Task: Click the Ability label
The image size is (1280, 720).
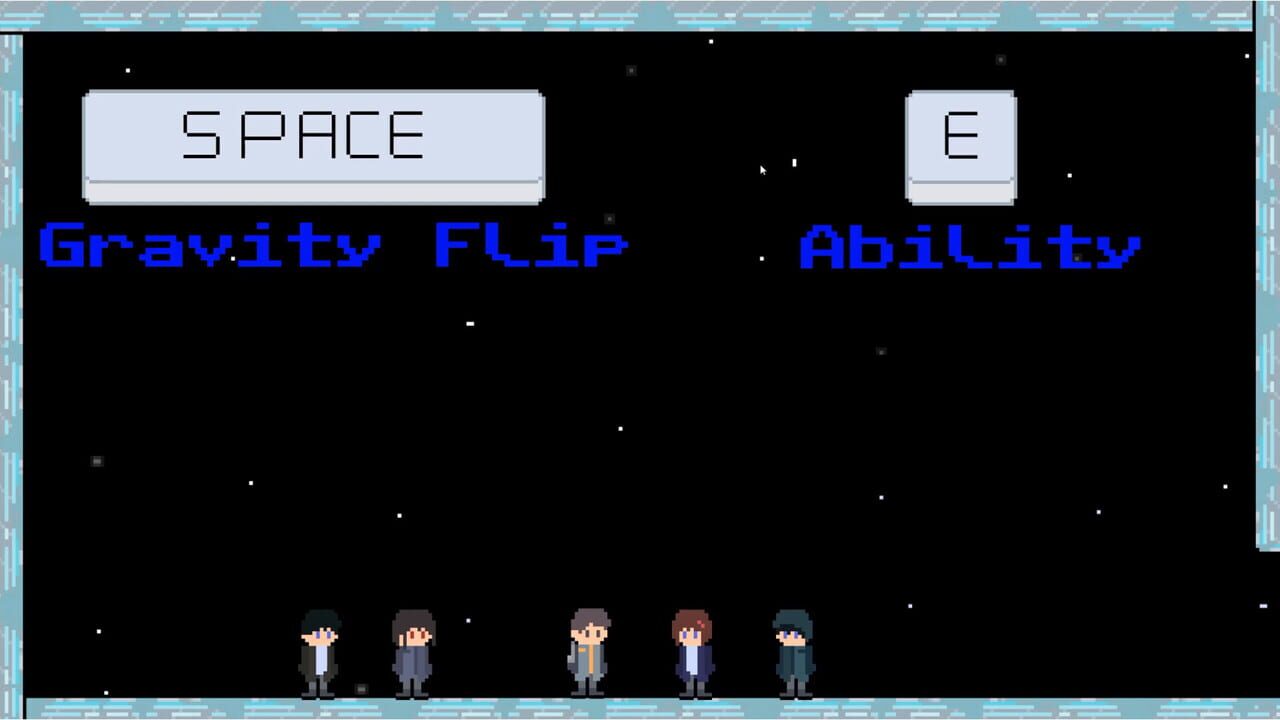Action: point(968,243)
